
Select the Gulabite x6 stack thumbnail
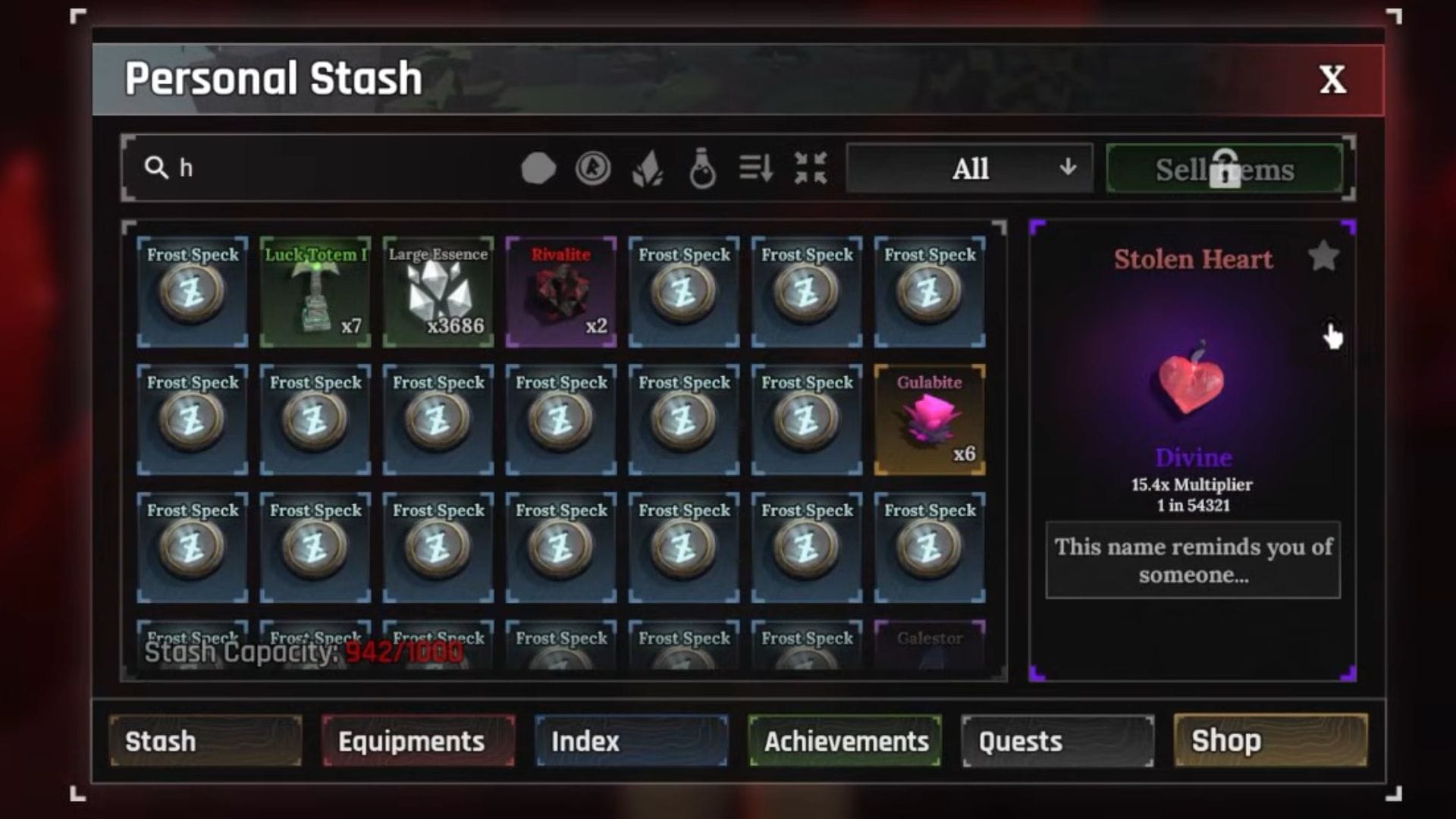[929, 419]
